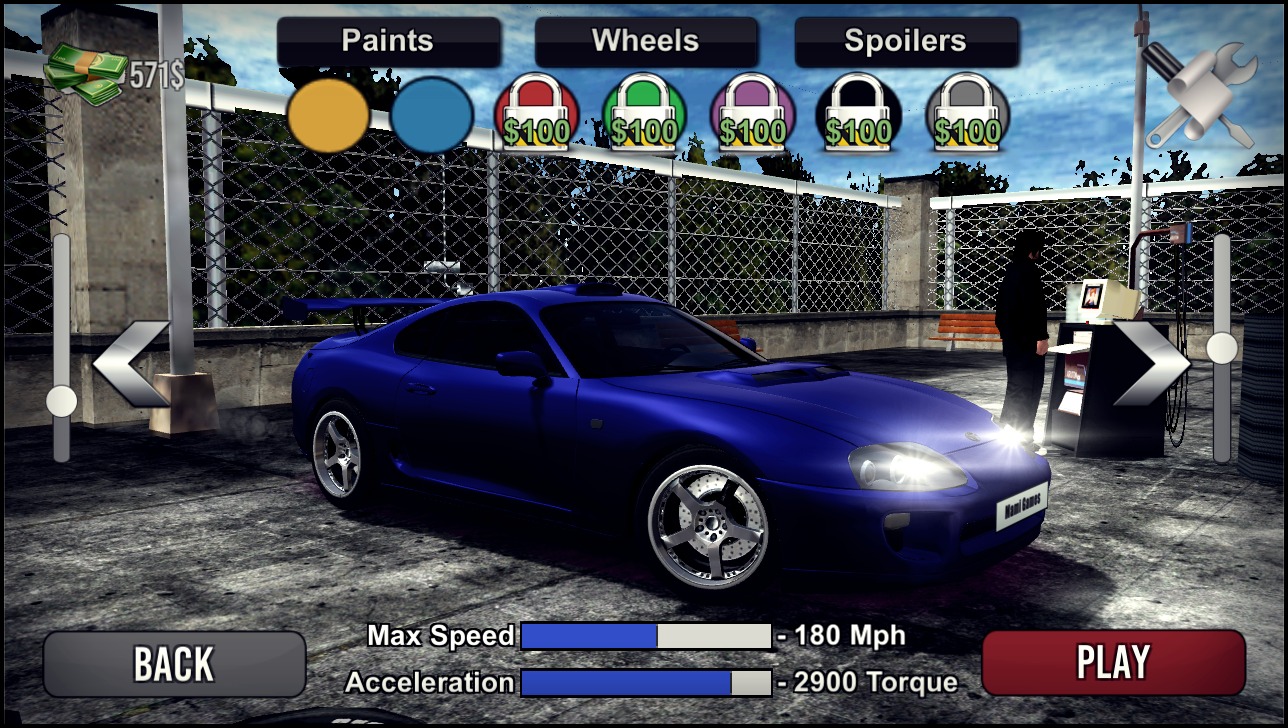Viewport: 1288px width, 728px height.
Task: Select the previous car with left arrow
Action: point(130,362)
